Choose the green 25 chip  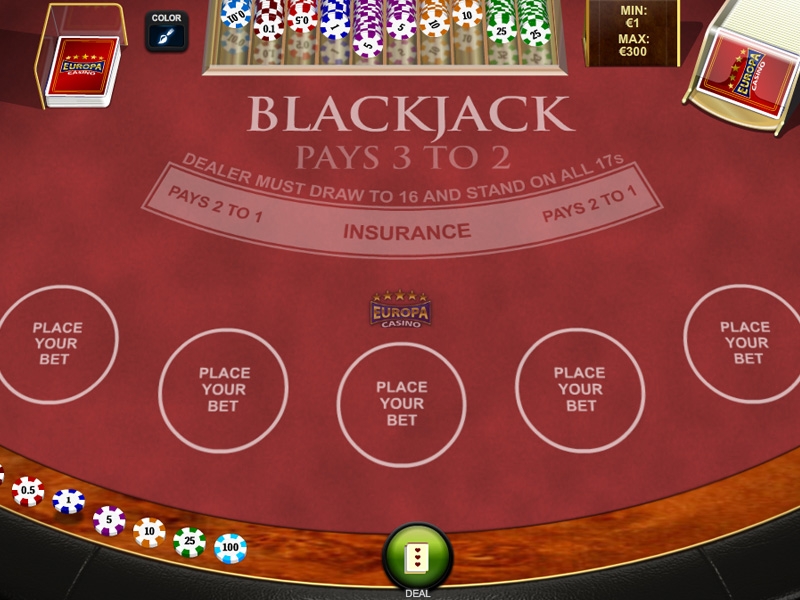[x=189, y=541]
